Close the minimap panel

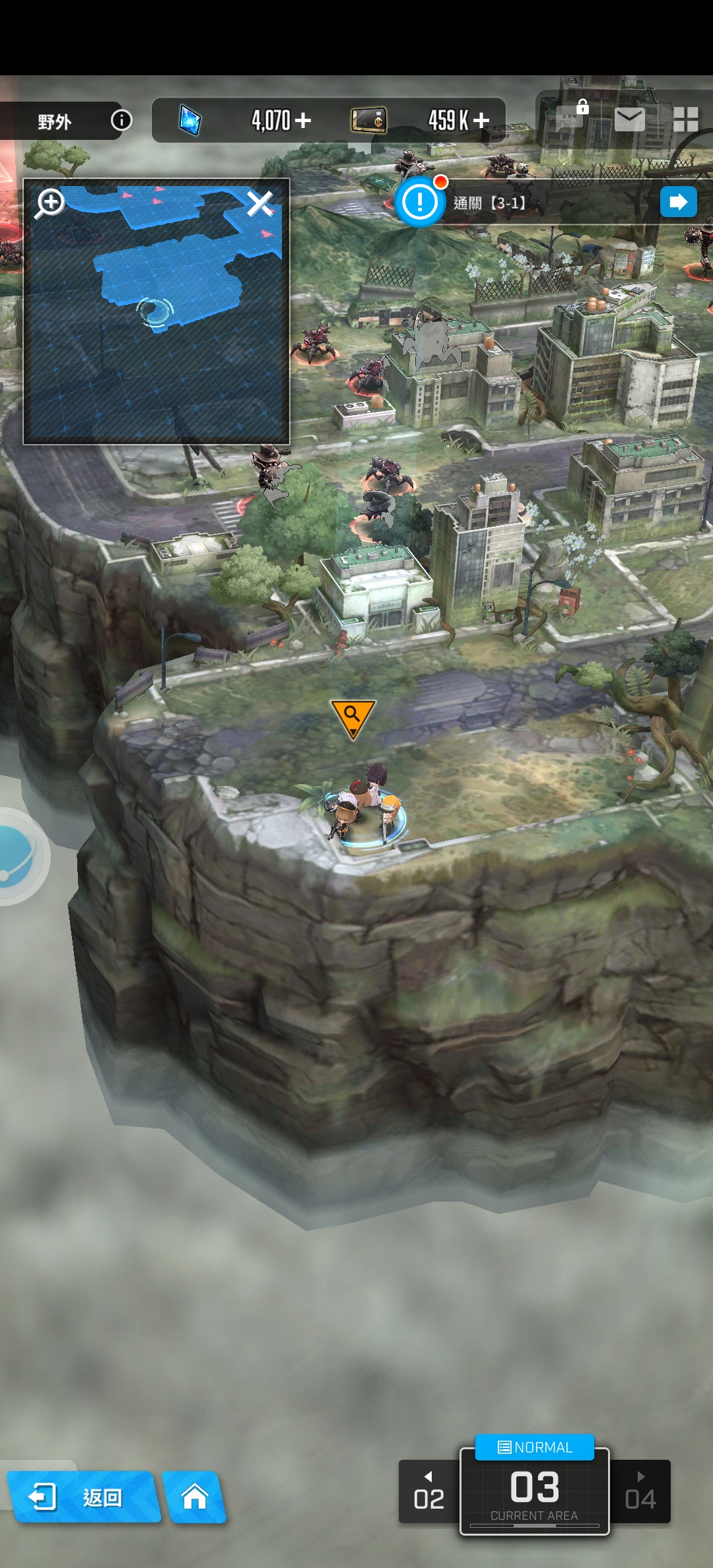coord(260,204)
